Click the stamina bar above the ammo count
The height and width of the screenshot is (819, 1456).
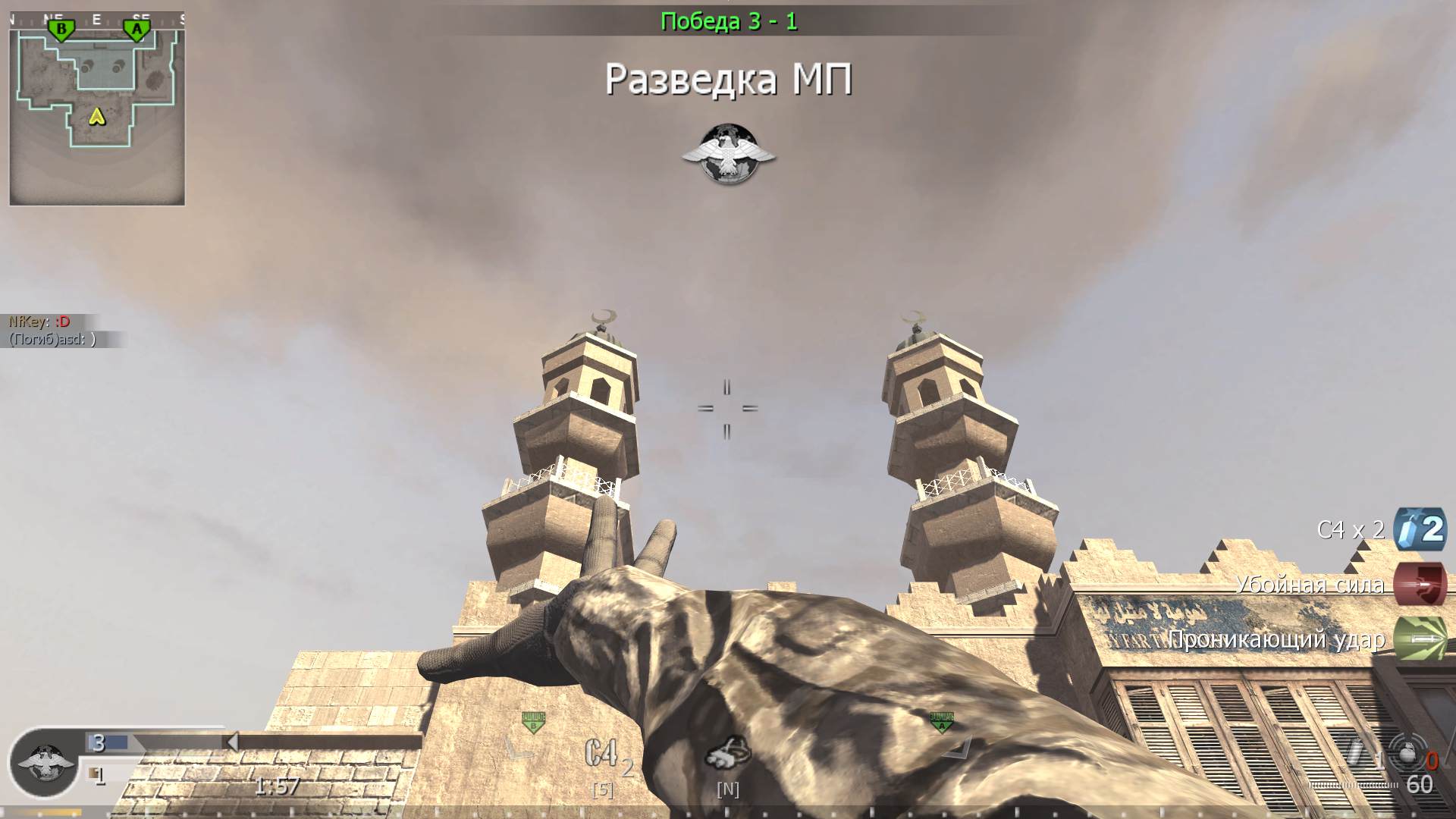(x=1354, y=785)
